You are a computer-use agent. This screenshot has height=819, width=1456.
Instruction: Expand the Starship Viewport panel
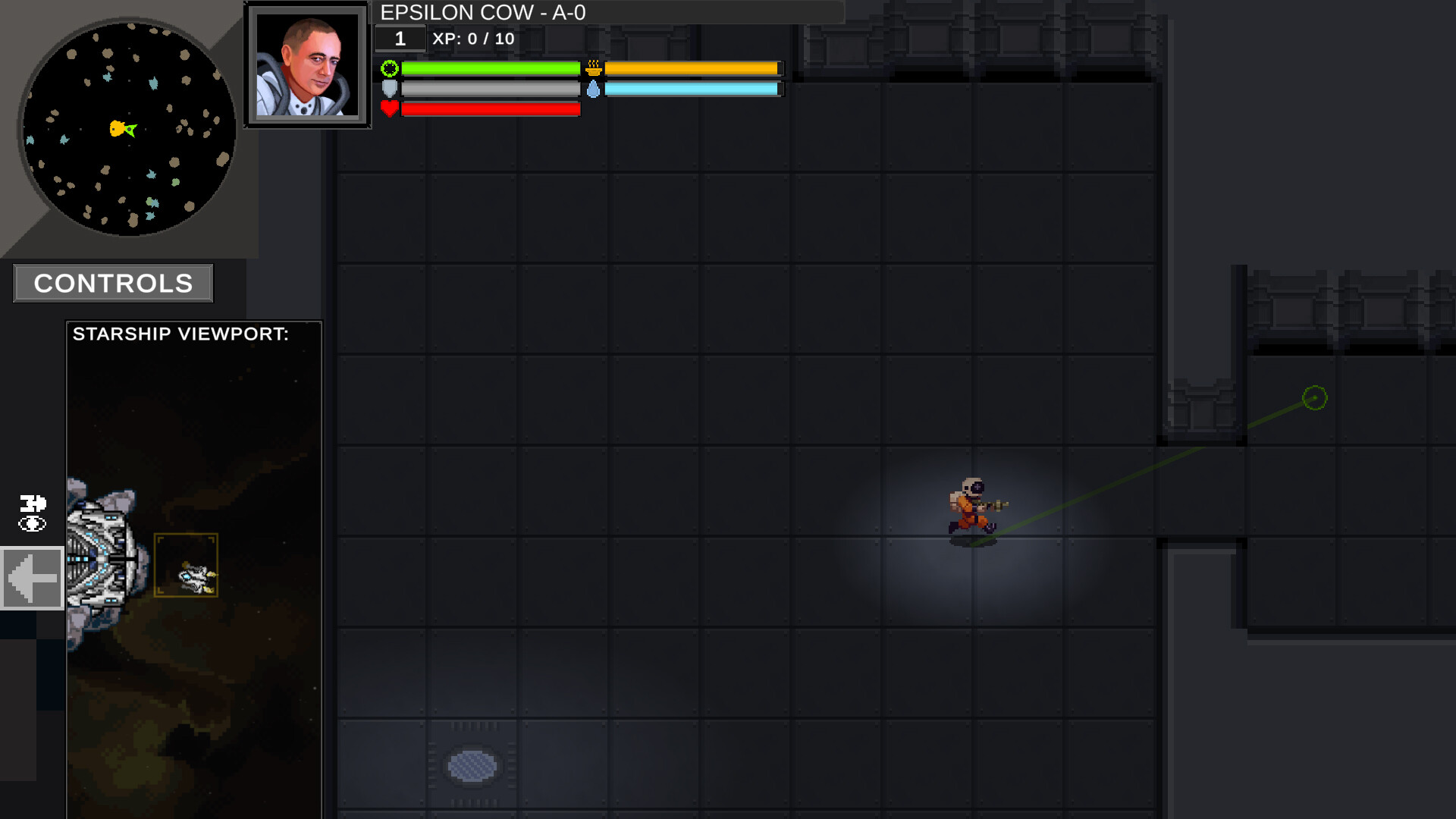point(32,579)
